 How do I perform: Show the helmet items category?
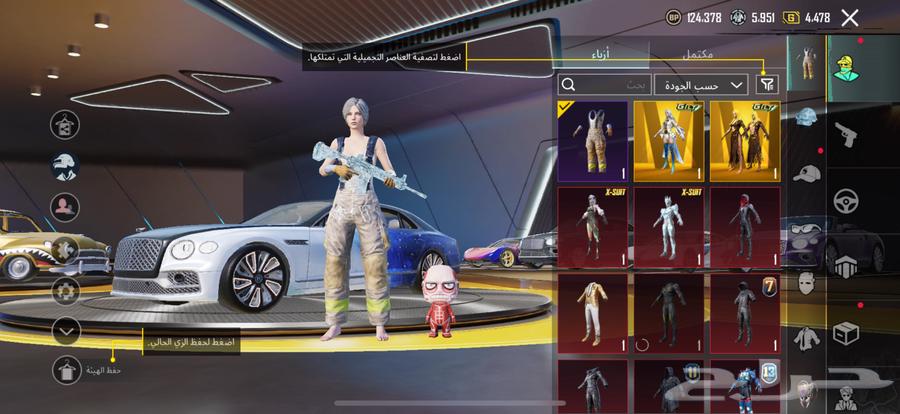point(806,117)
